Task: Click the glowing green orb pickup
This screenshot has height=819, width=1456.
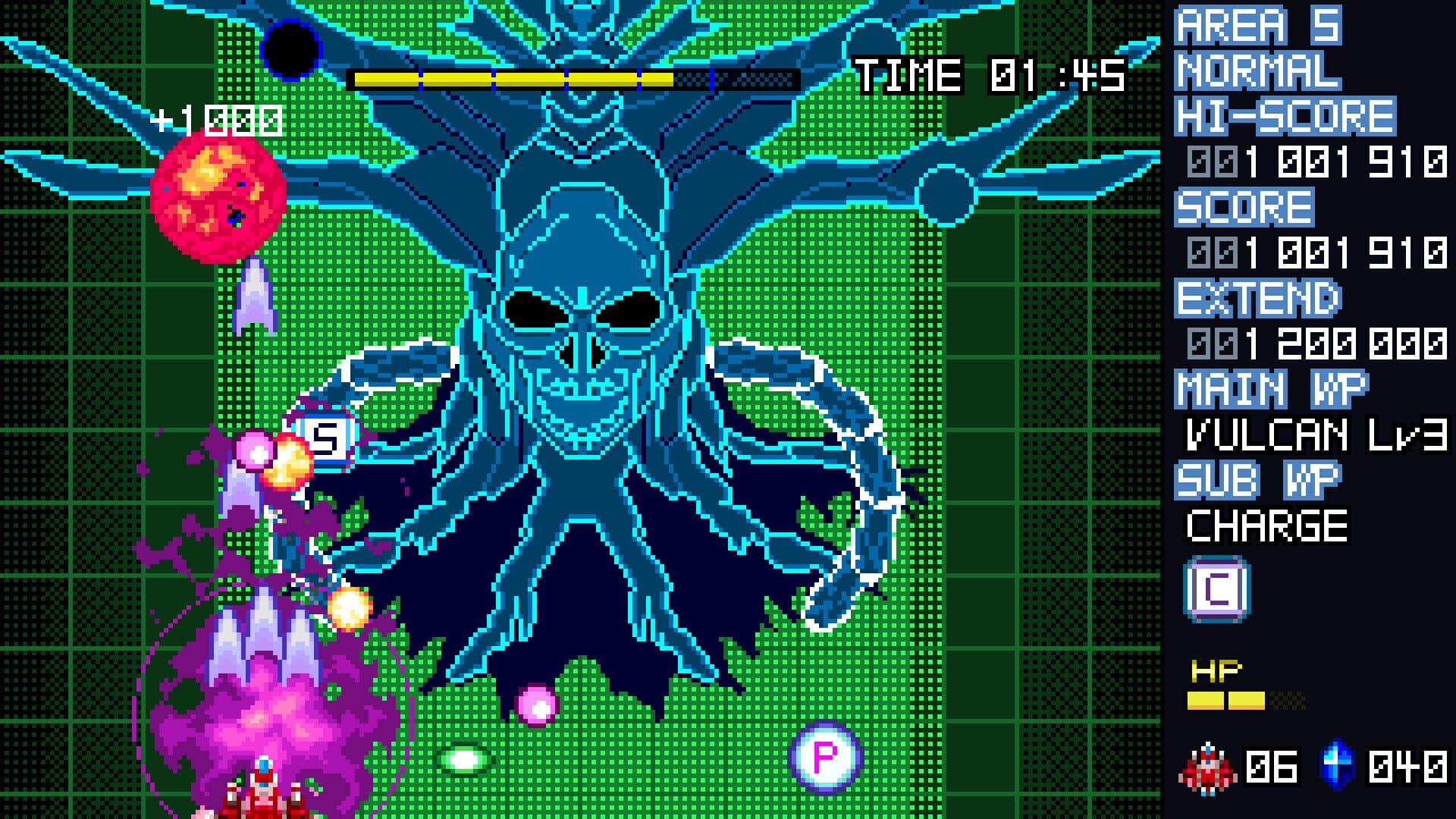Action: pos(466,759)
